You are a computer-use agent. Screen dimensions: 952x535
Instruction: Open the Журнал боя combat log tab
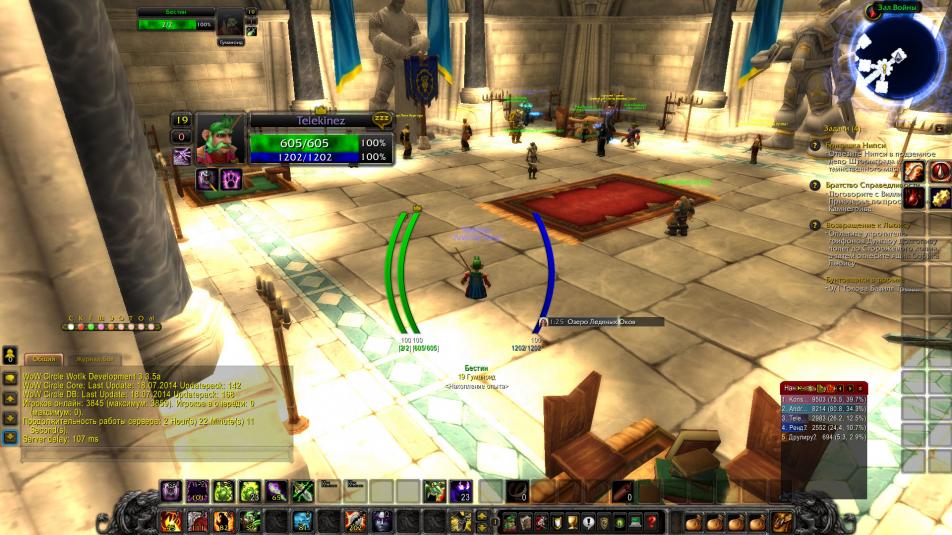[x=95, y=359]
